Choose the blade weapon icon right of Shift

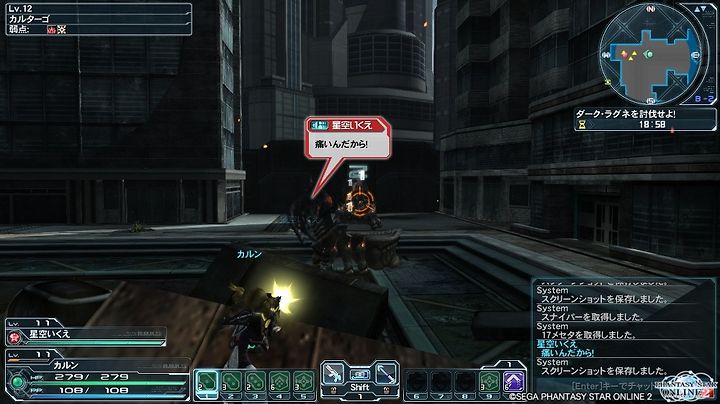[387, 375]
